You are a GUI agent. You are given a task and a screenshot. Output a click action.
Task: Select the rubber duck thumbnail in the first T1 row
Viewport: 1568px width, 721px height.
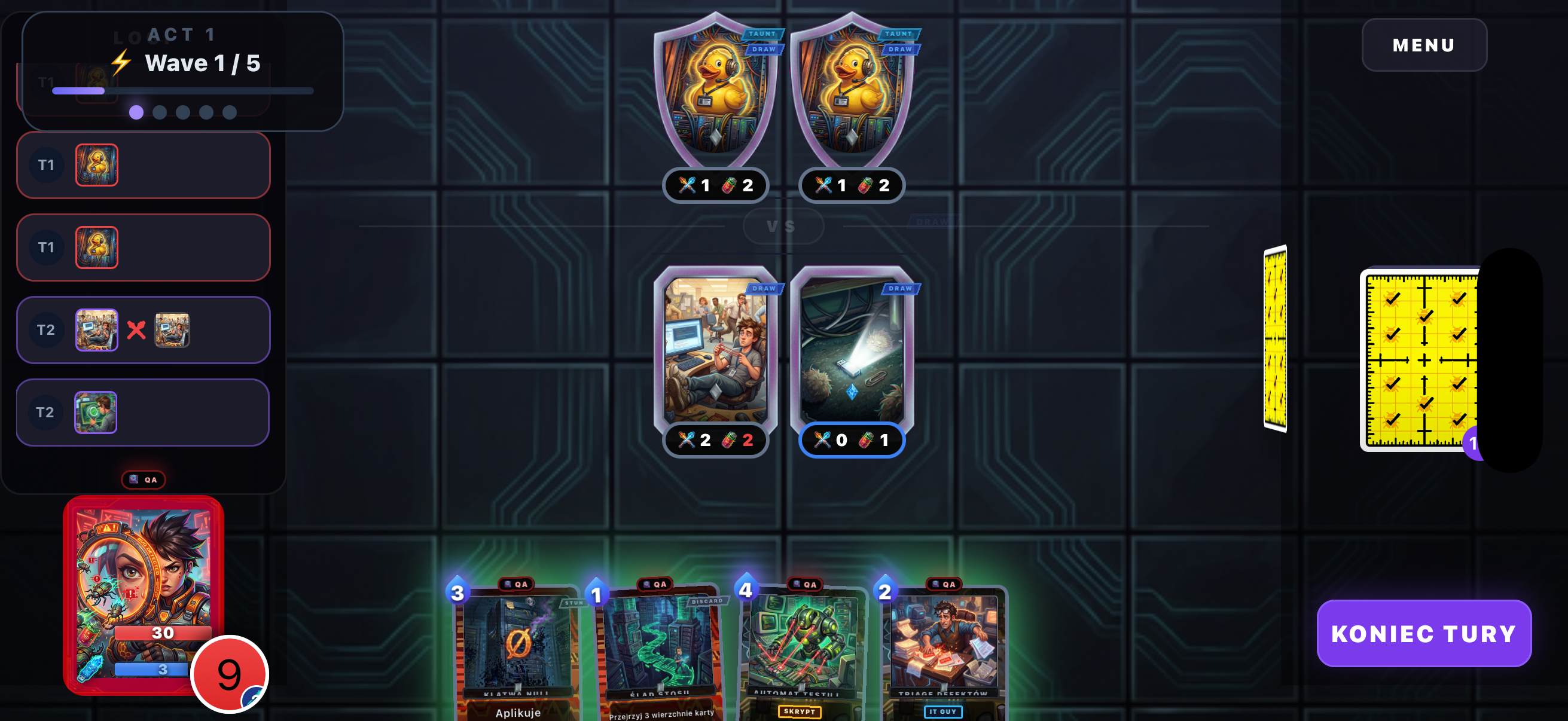(x=97, y=164)
